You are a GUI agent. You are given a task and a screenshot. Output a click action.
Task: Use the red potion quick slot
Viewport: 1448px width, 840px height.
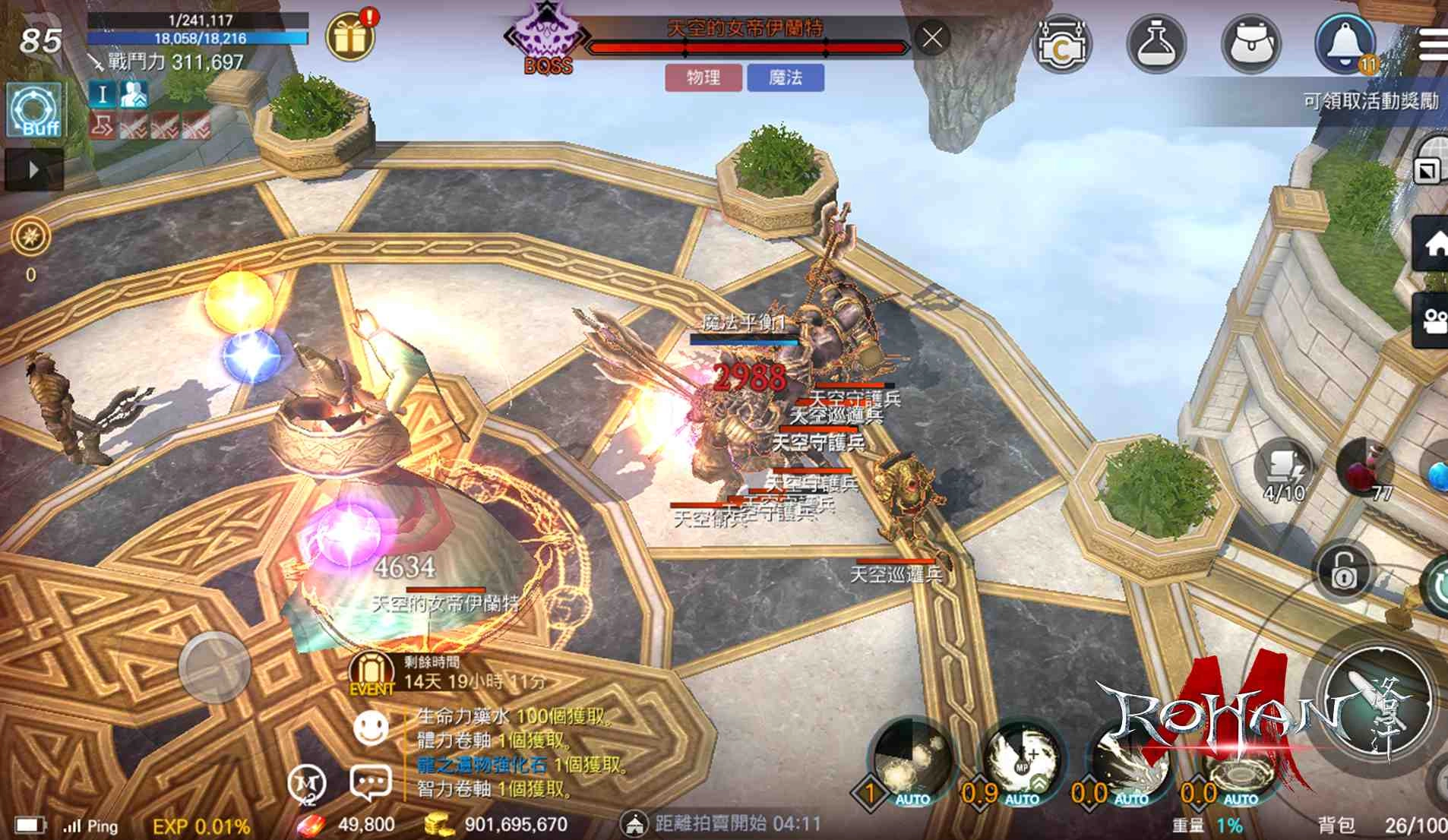(1366, 467)
